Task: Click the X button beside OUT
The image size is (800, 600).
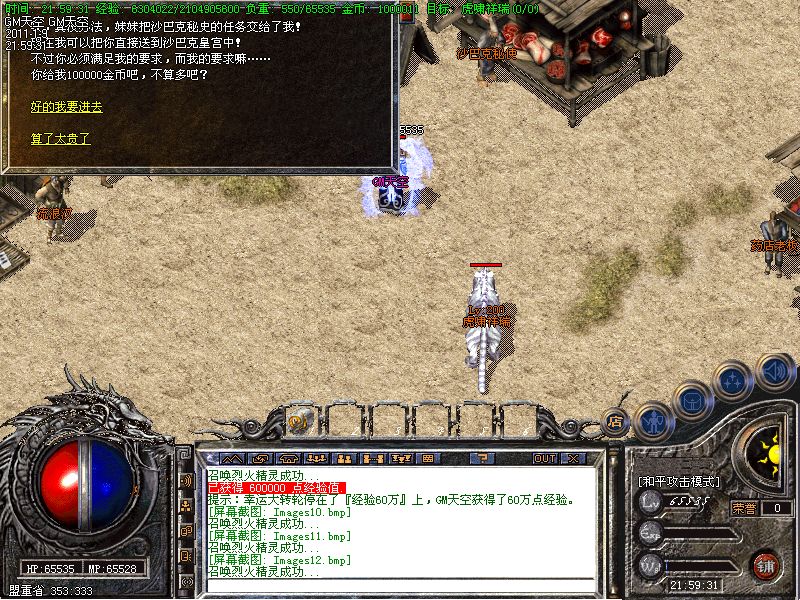Action: [x=573, y=459]
